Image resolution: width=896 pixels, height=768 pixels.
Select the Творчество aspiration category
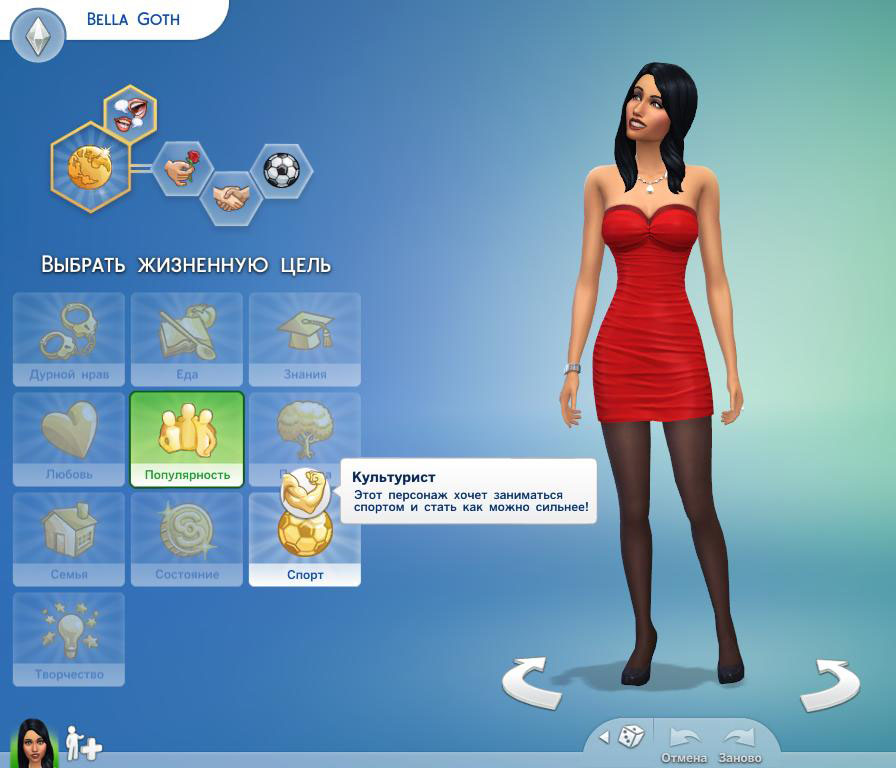[x=69, y=639]
